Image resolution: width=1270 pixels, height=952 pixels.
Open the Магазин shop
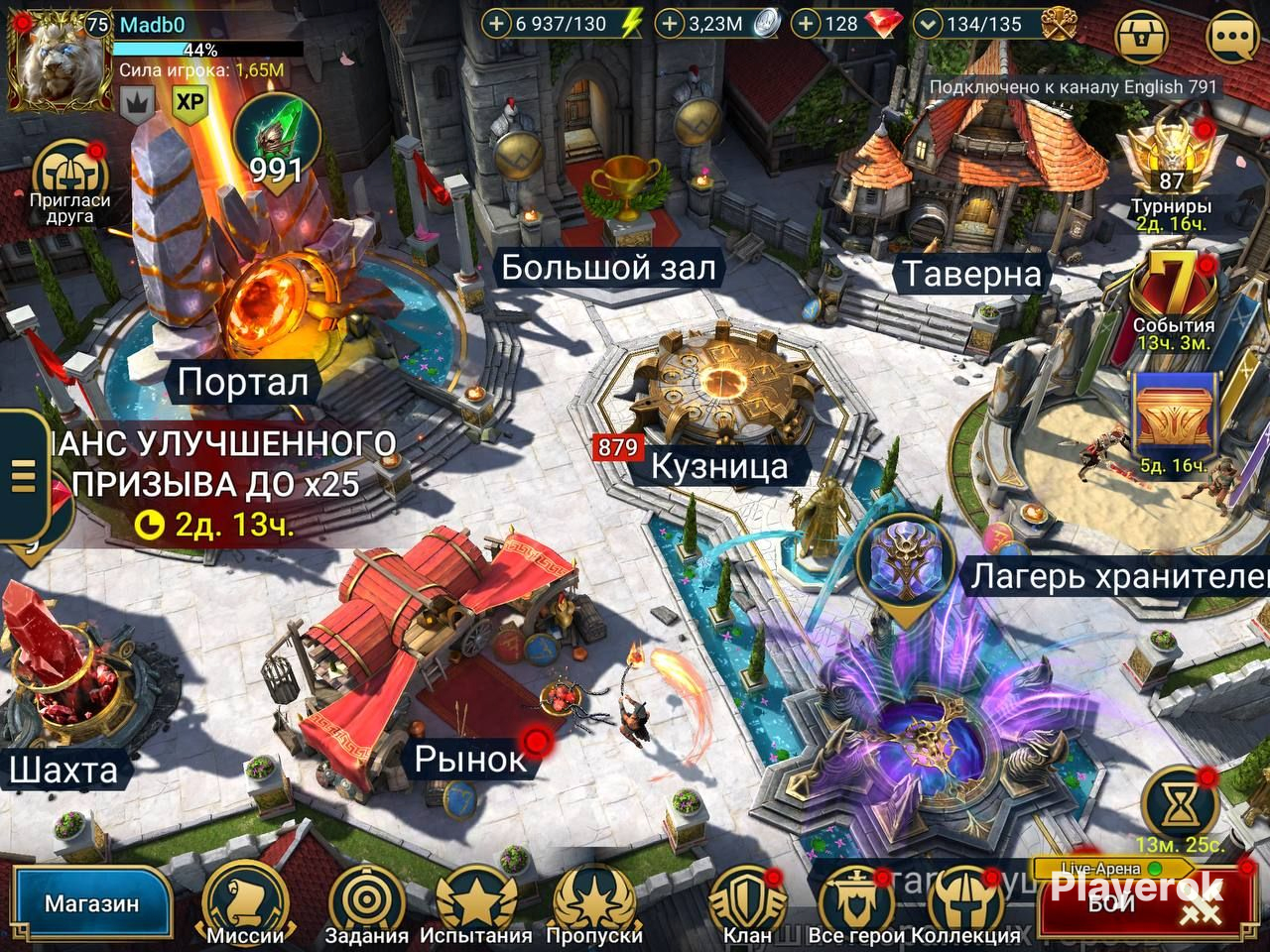91,904
